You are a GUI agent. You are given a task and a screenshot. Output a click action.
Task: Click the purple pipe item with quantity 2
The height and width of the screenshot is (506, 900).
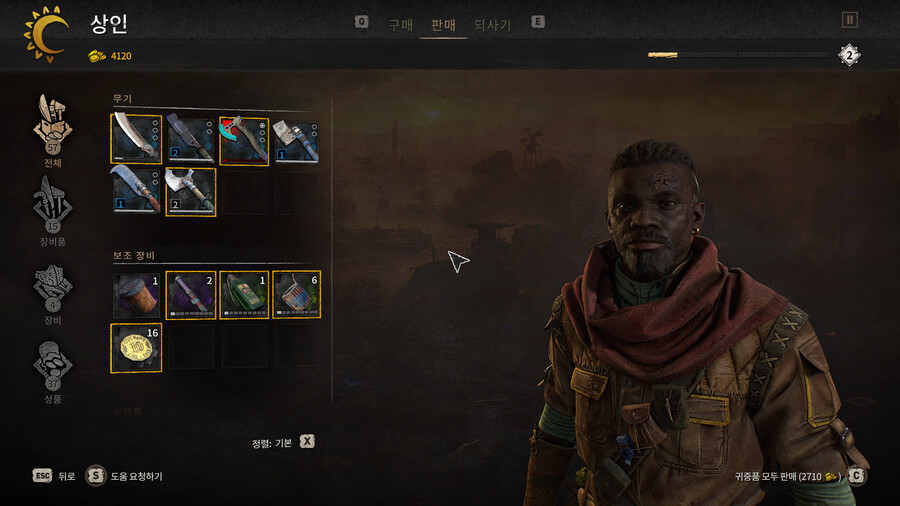click(190, 295)
